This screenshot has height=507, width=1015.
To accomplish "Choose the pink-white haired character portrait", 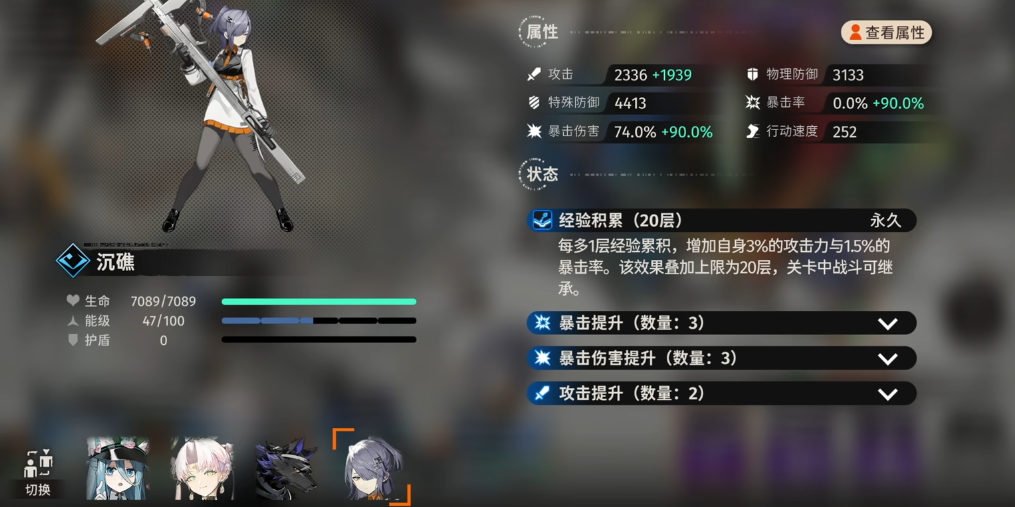I will coord(202,467).
